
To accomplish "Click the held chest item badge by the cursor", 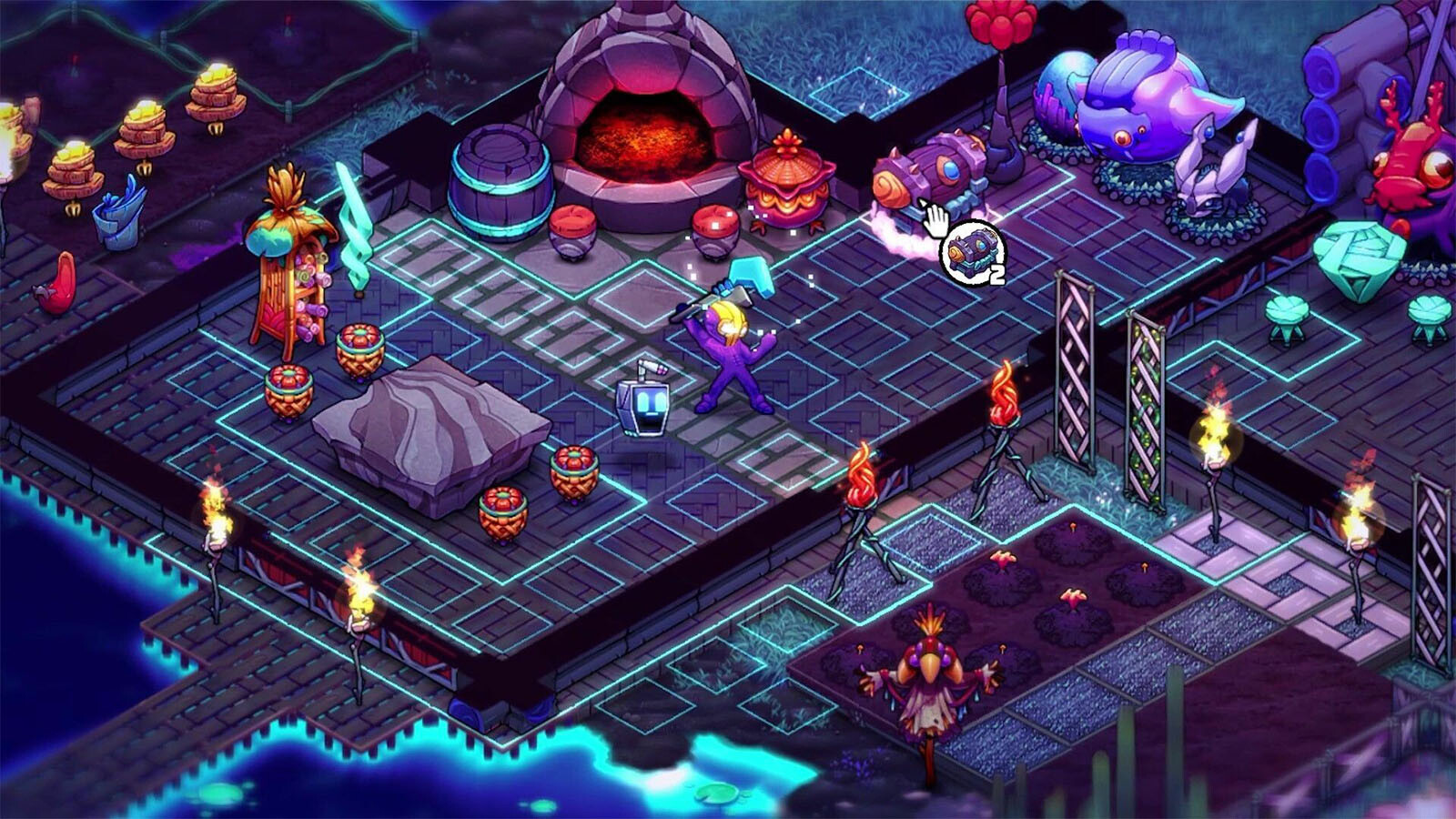I will click(972, 252).
